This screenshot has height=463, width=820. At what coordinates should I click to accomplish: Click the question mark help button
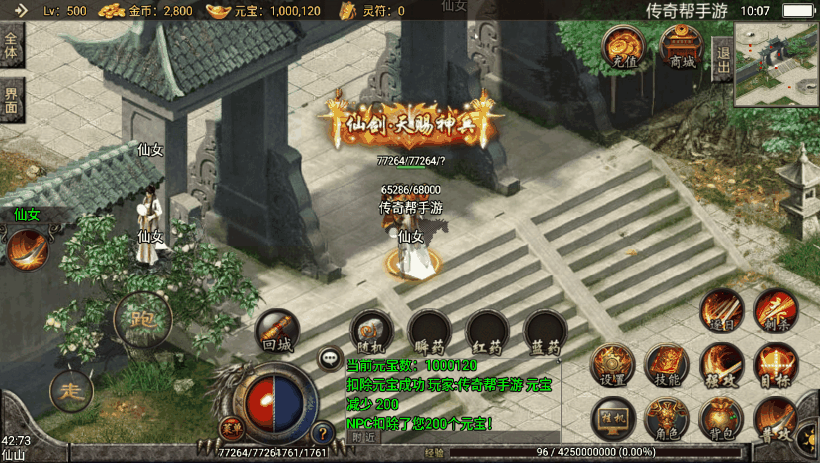322,433
